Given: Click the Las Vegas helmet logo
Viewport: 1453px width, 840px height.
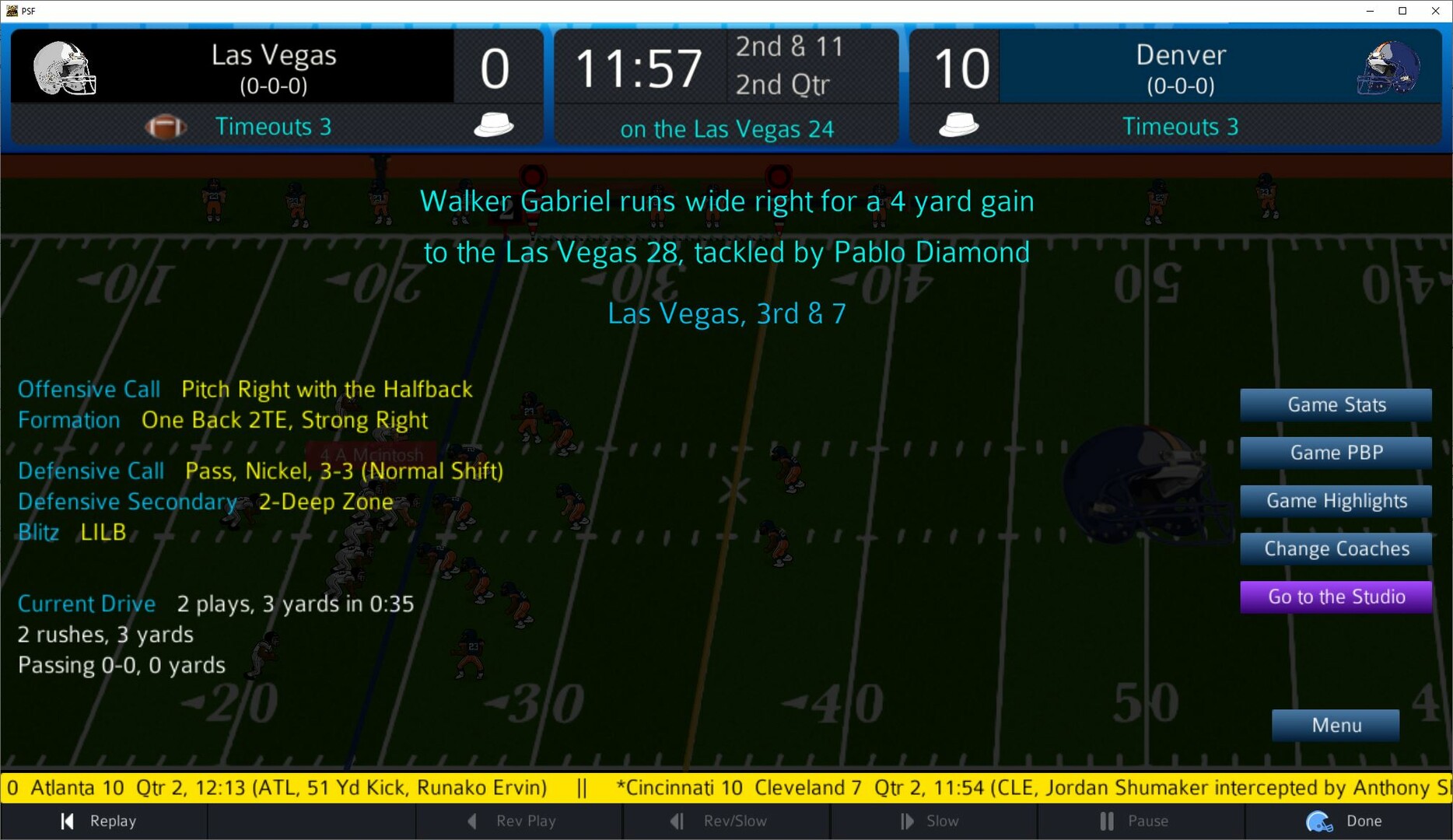Looking at the screenshot, I should [x=66, y=66].
